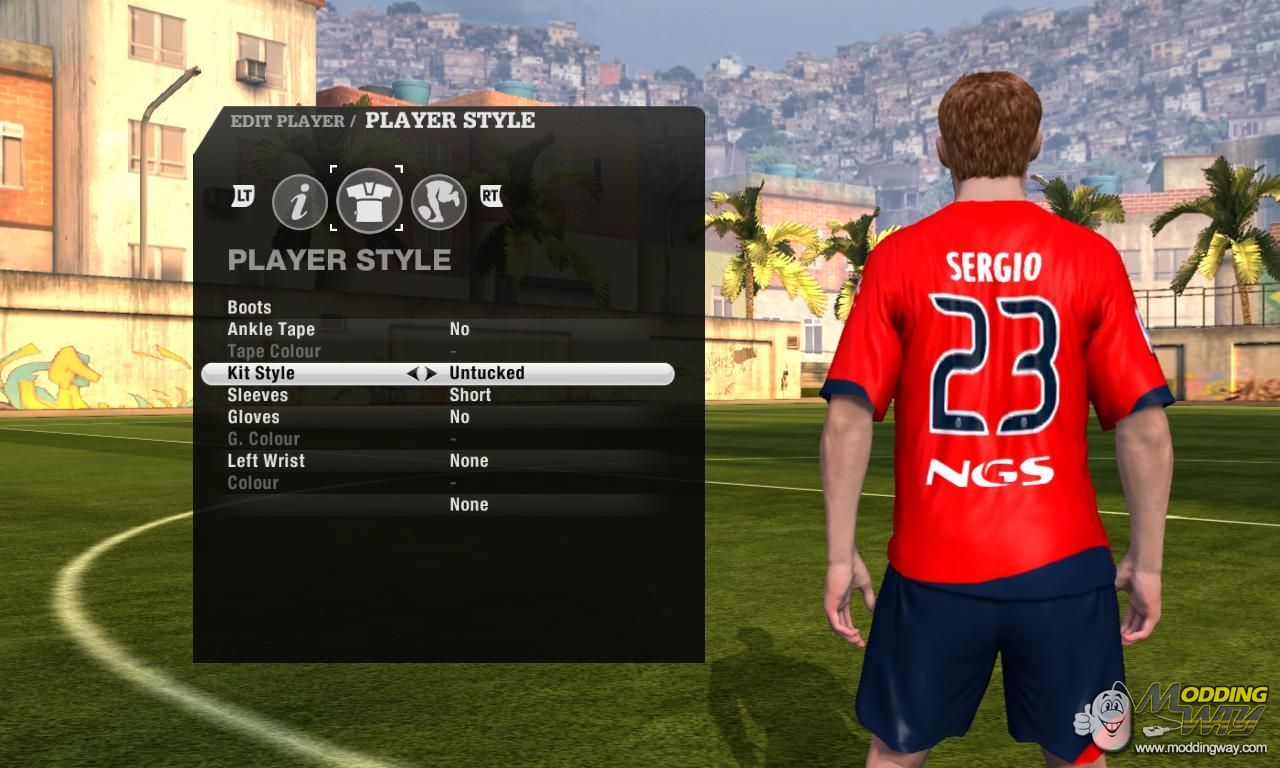
Task: Open the ModdingWay website logo
Action: coord(1173,716)
